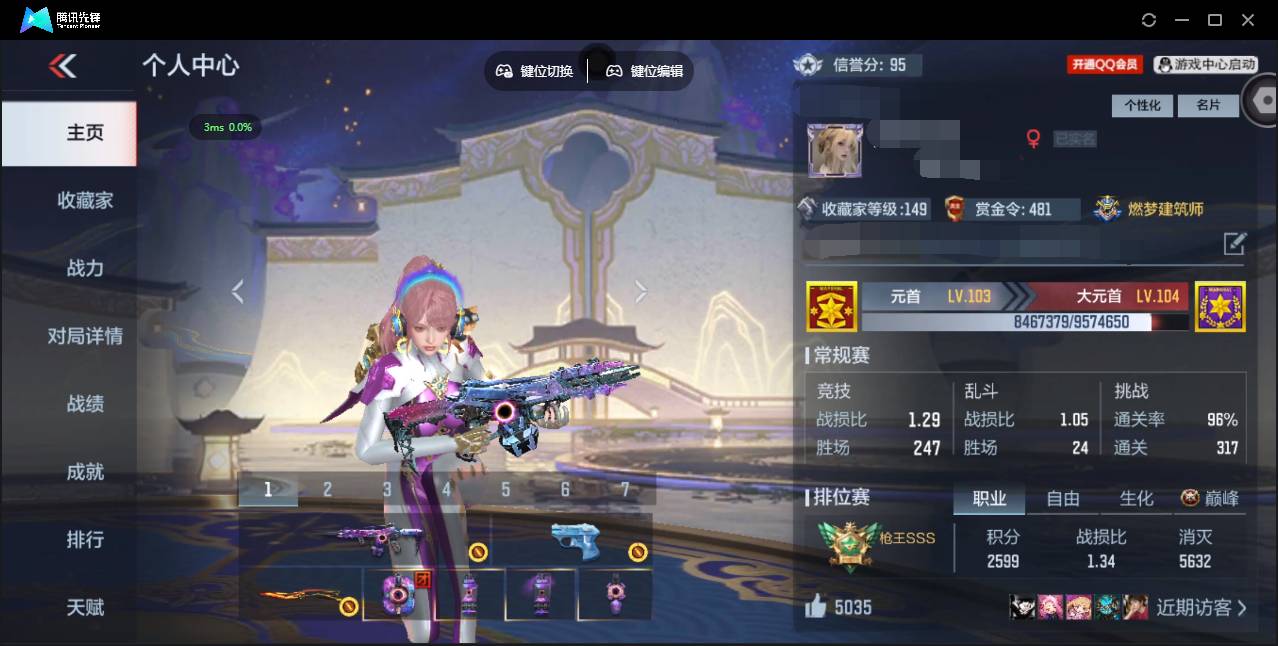Give a like with the thumbs-up icon
Image resolution: width=1278 pixels, height=646 pixels.
click(x=816, y=606)
